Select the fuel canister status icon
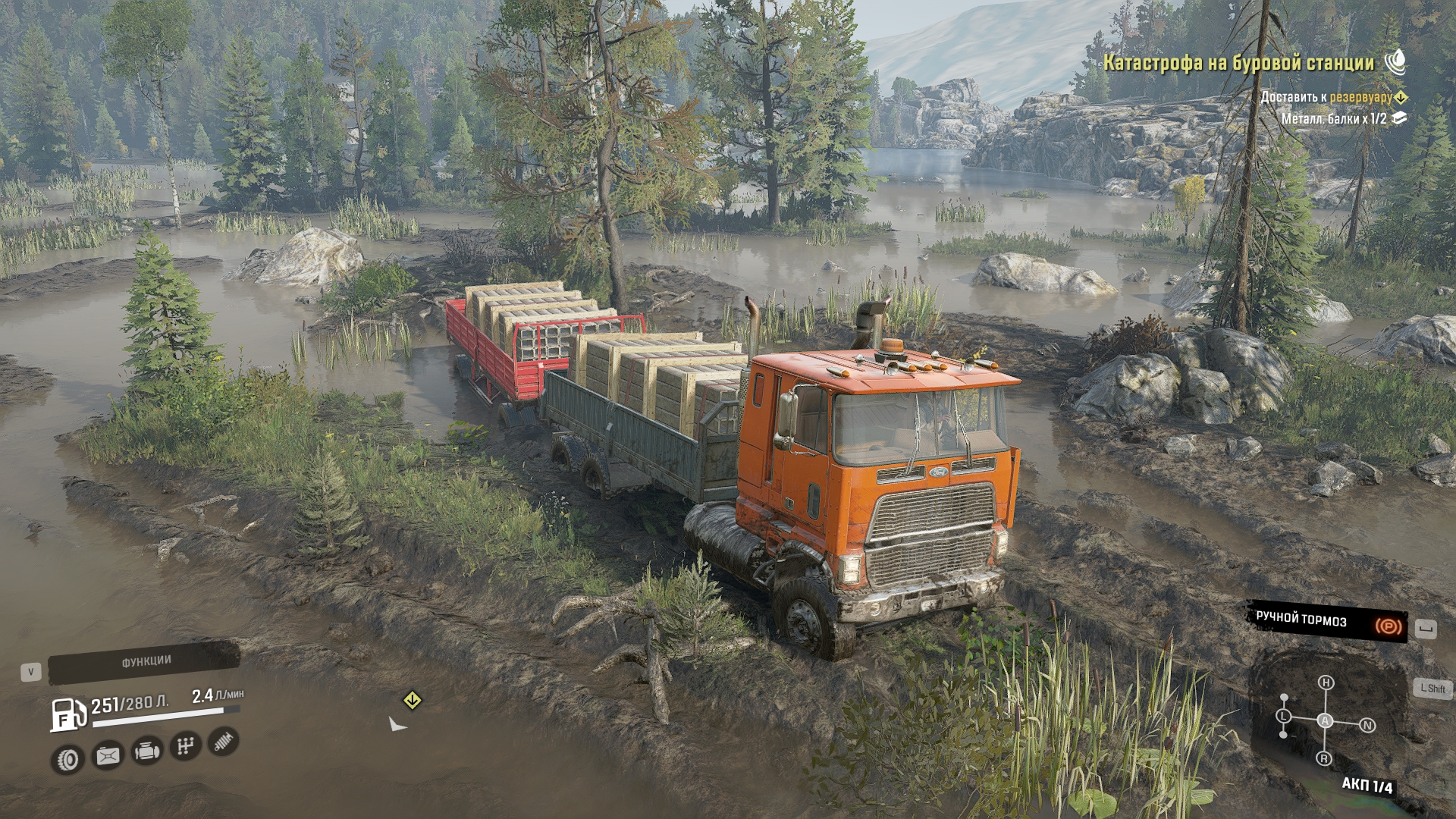 108,755
